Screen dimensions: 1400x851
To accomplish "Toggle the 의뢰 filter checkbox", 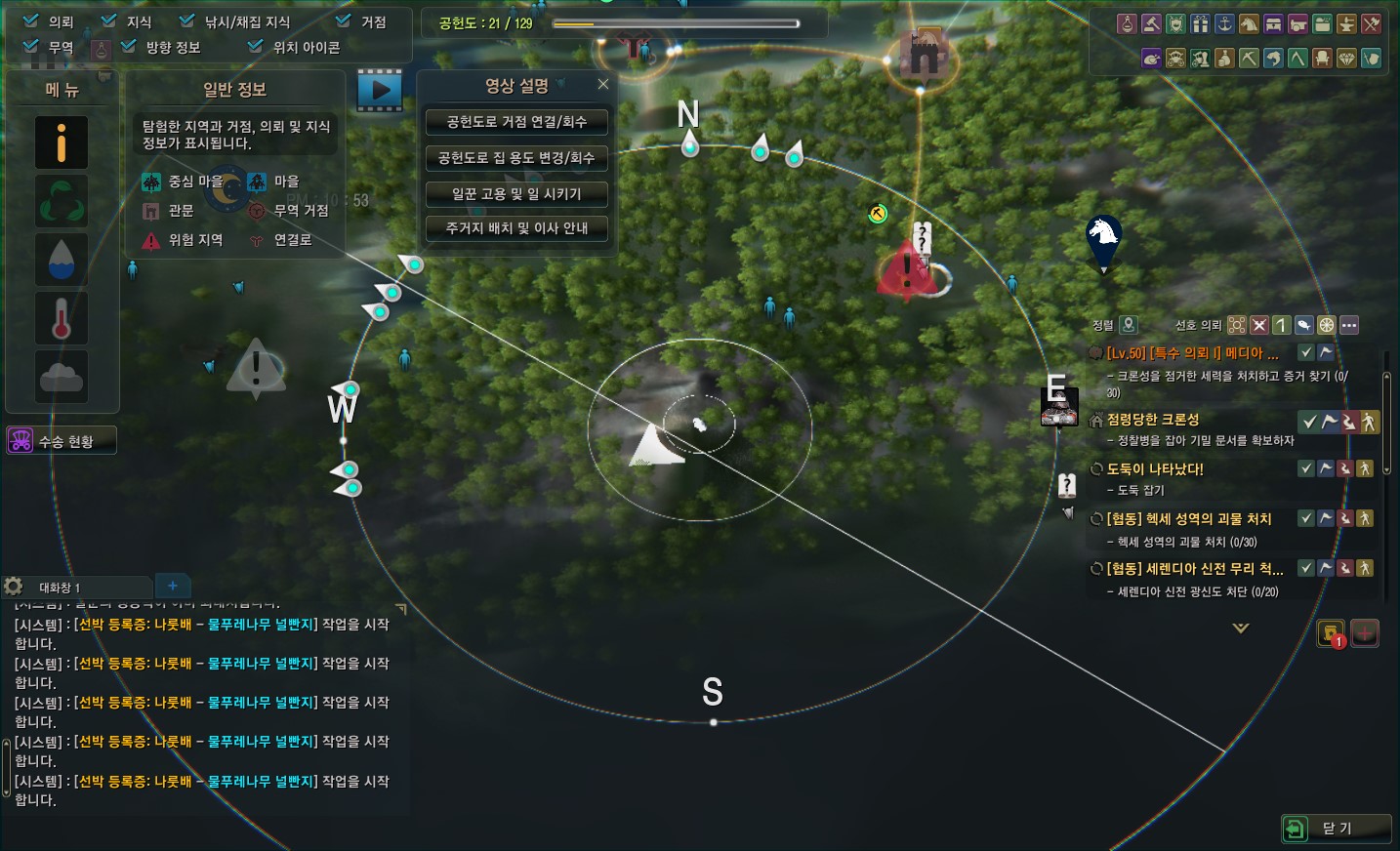I will tap(31, 20).
